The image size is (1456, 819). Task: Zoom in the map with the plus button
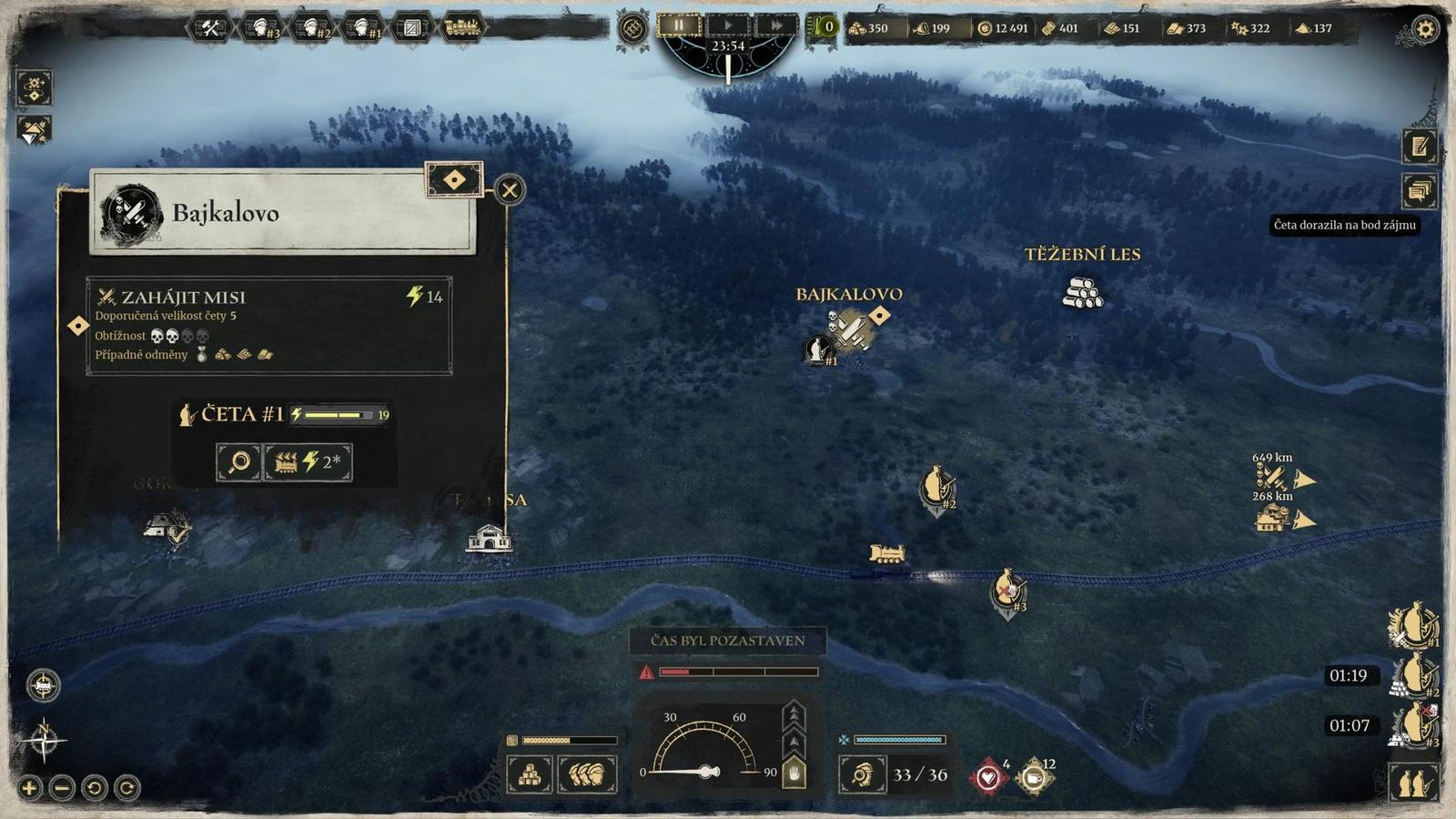click(x=29, y=787)
